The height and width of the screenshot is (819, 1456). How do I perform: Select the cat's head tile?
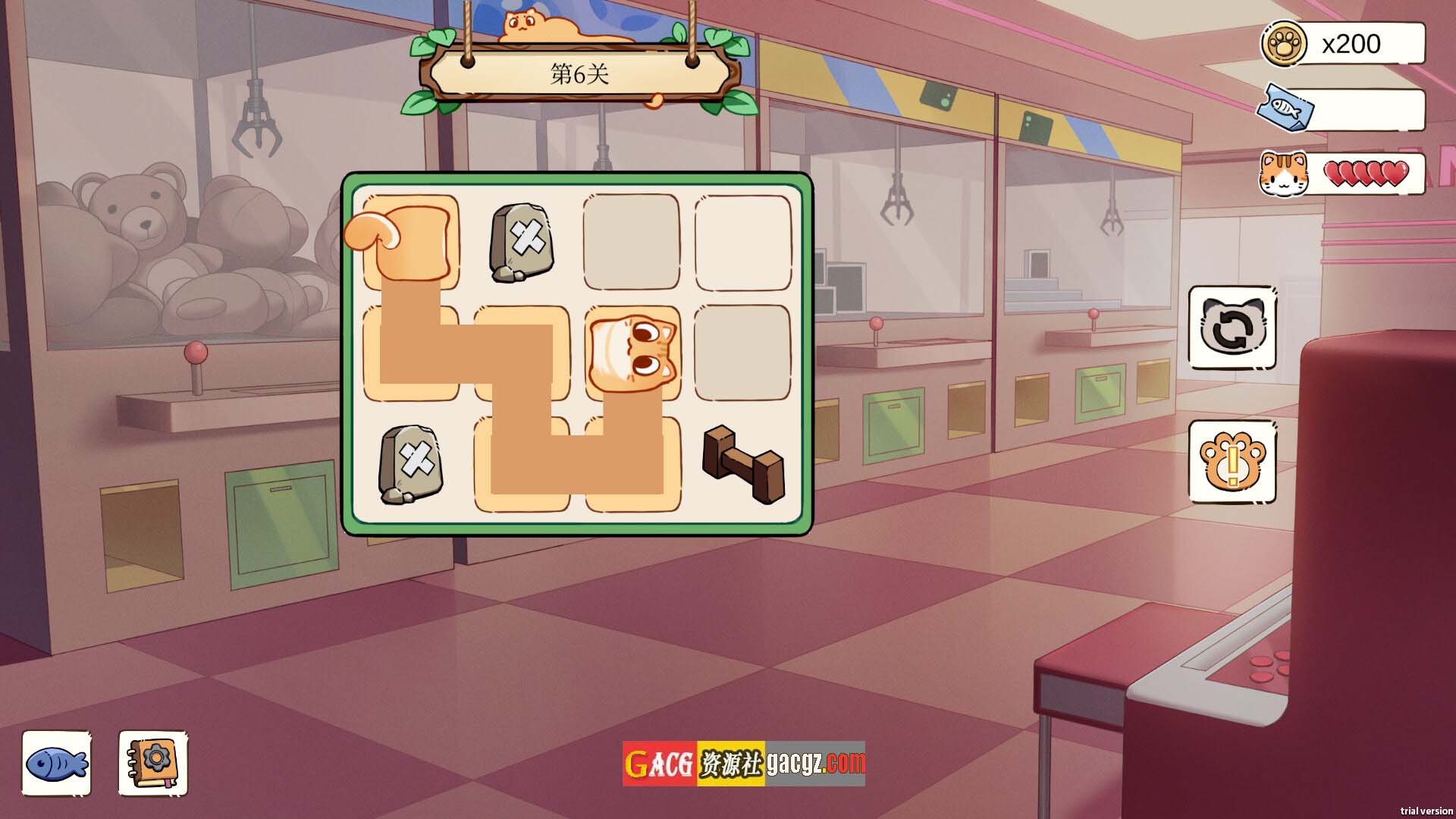point(632,353)
